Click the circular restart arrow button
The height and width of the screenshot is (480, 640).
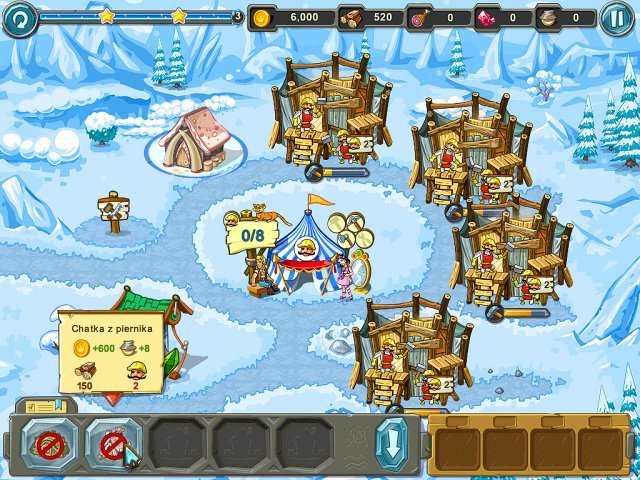(x=18, y=17)
